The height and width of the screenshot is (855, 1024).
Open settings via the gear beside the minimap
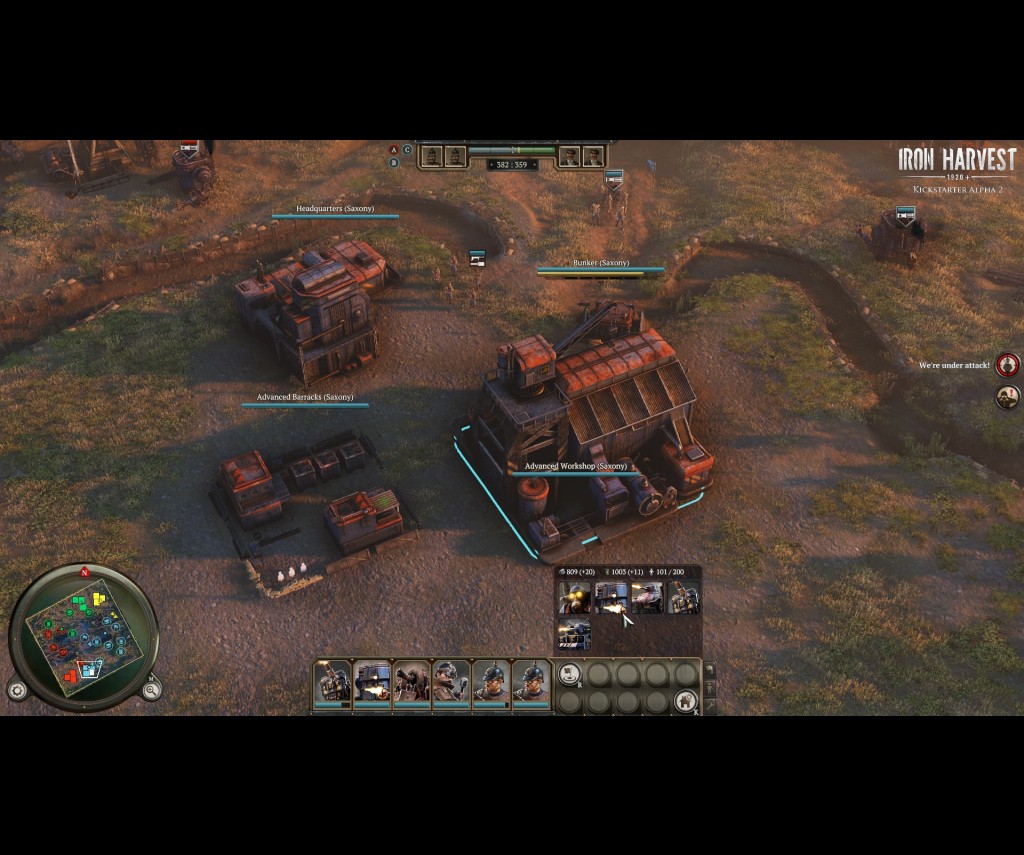[17, 690]
